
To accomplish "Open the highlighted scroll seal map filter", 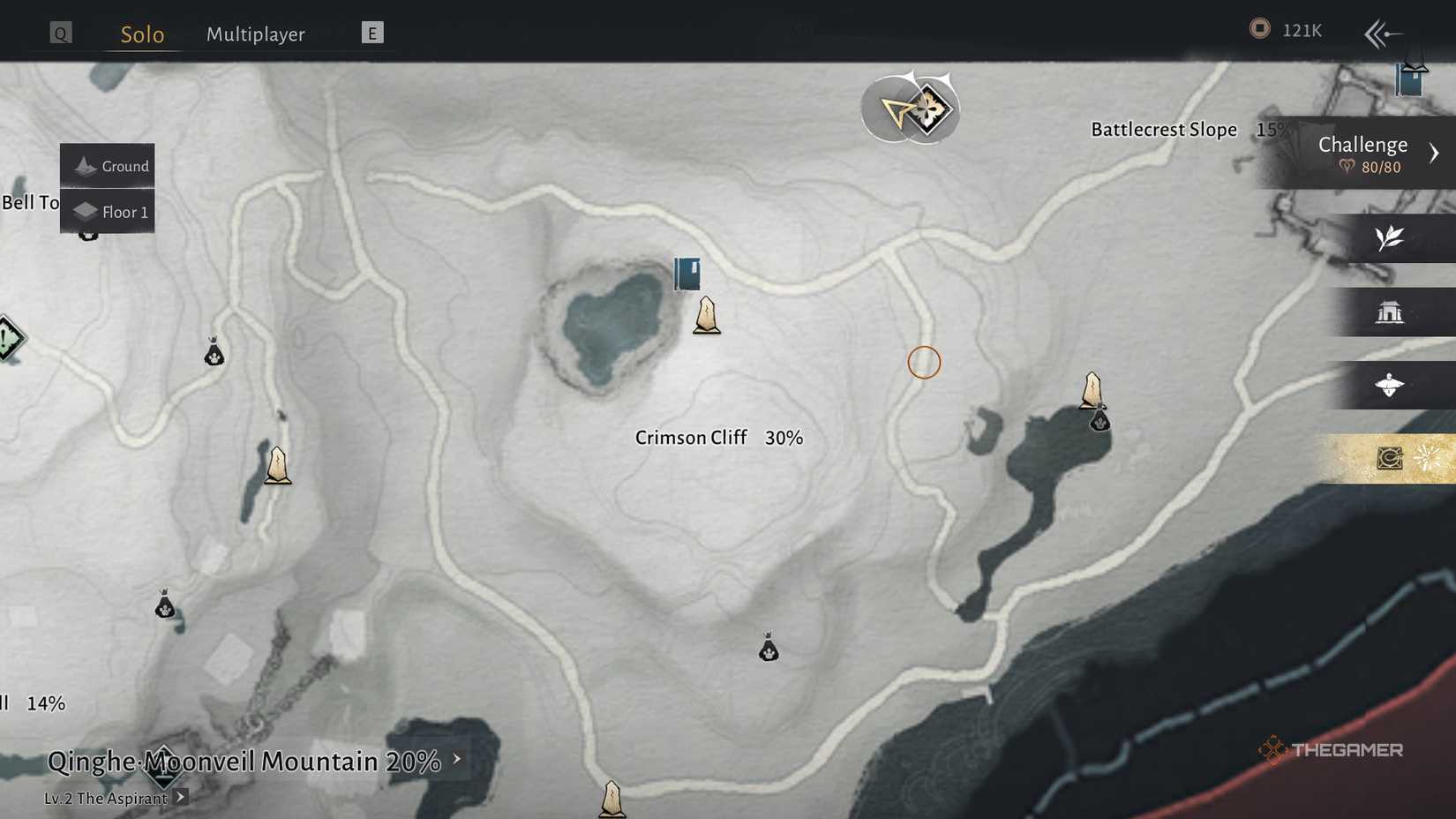I will (x=1388, y=458).
